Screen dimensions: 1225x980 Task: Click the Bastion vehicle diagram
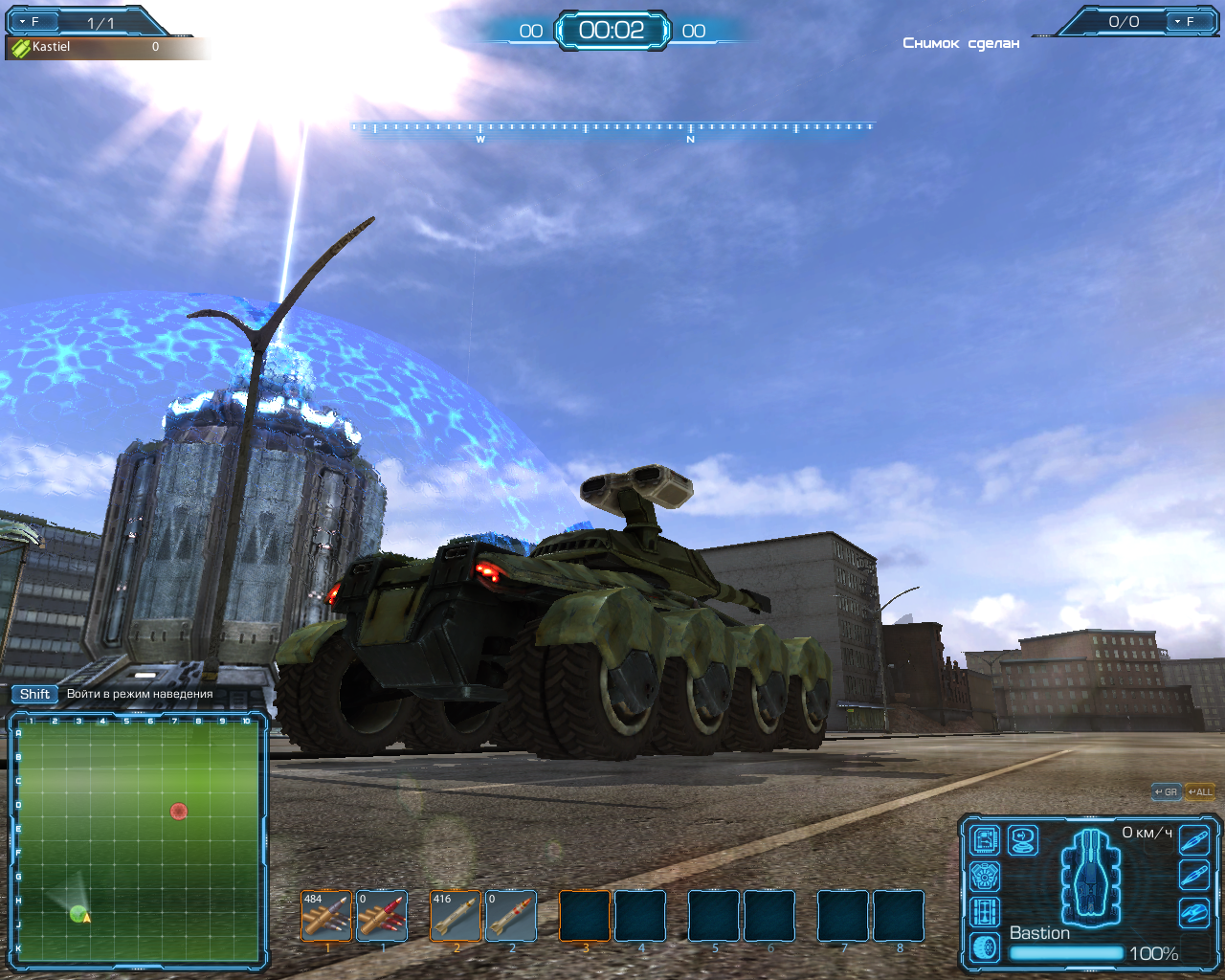pyautogui.click(x=1091, y=876)
